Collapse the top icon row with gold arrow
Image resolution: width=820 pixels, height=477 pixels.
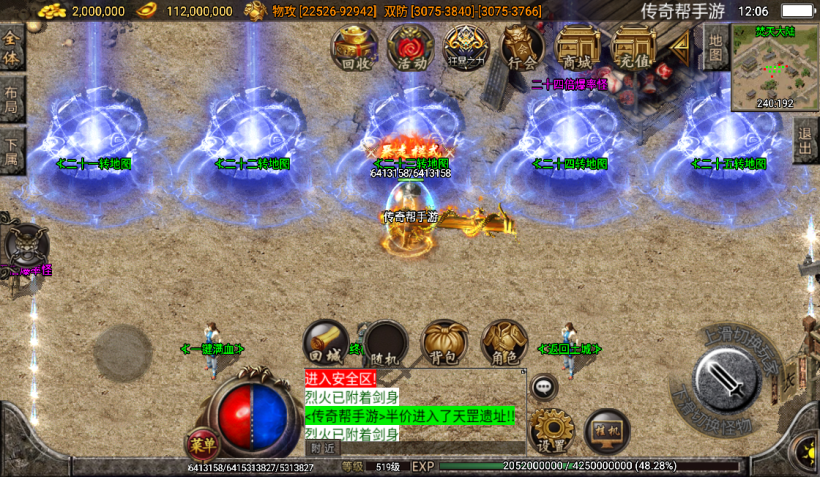(x=680, y=45)
